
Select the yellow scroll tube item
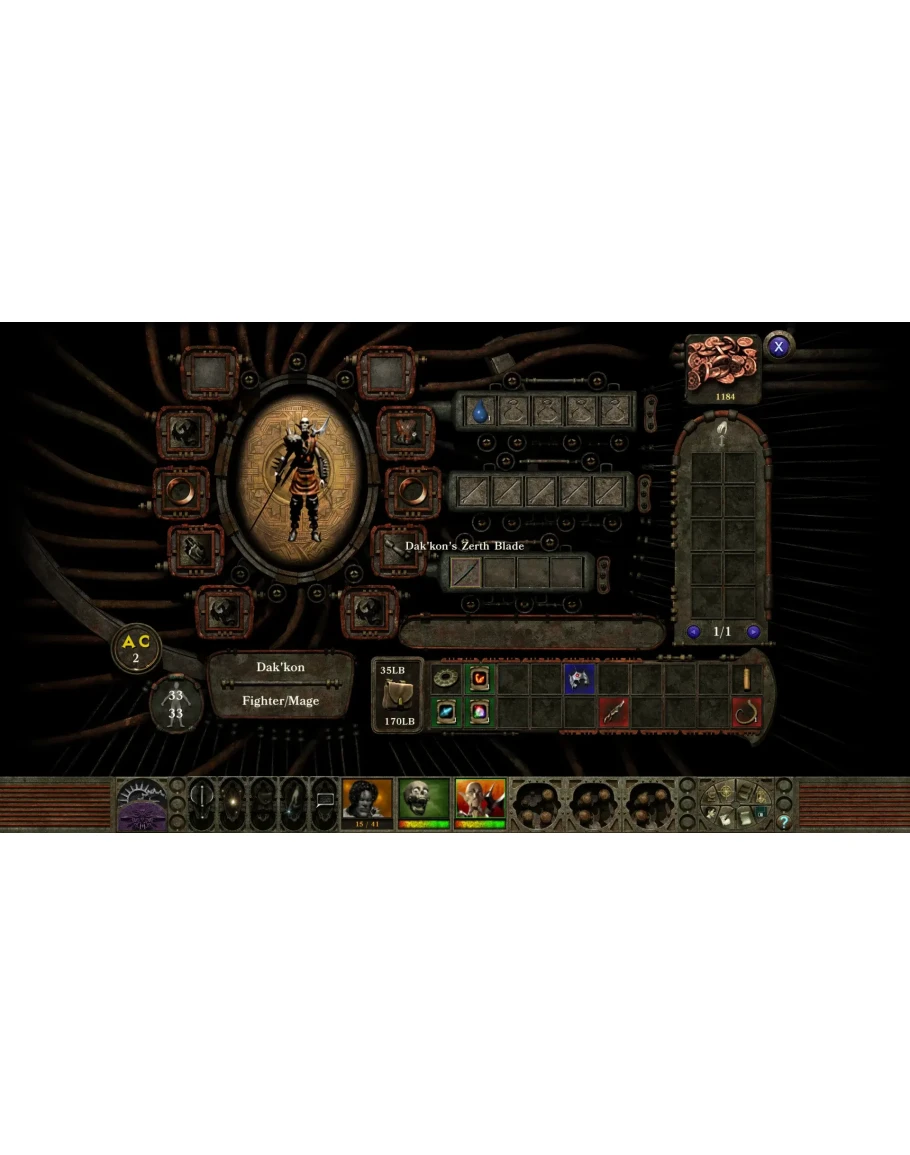coord(746,679)
